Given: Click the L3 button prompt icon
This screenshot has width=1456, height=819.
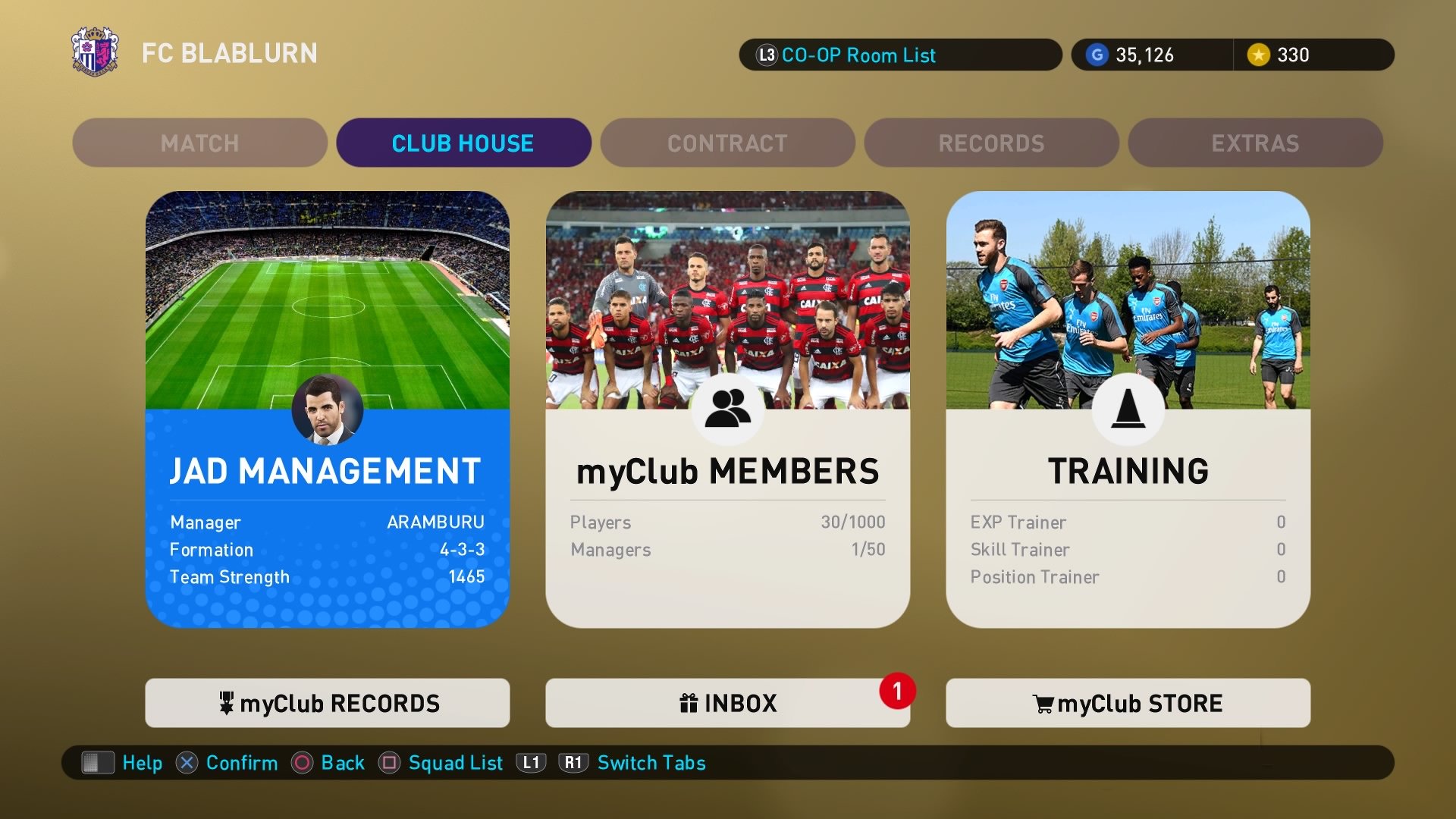Looking at the screenshot, I should [765, 55].
